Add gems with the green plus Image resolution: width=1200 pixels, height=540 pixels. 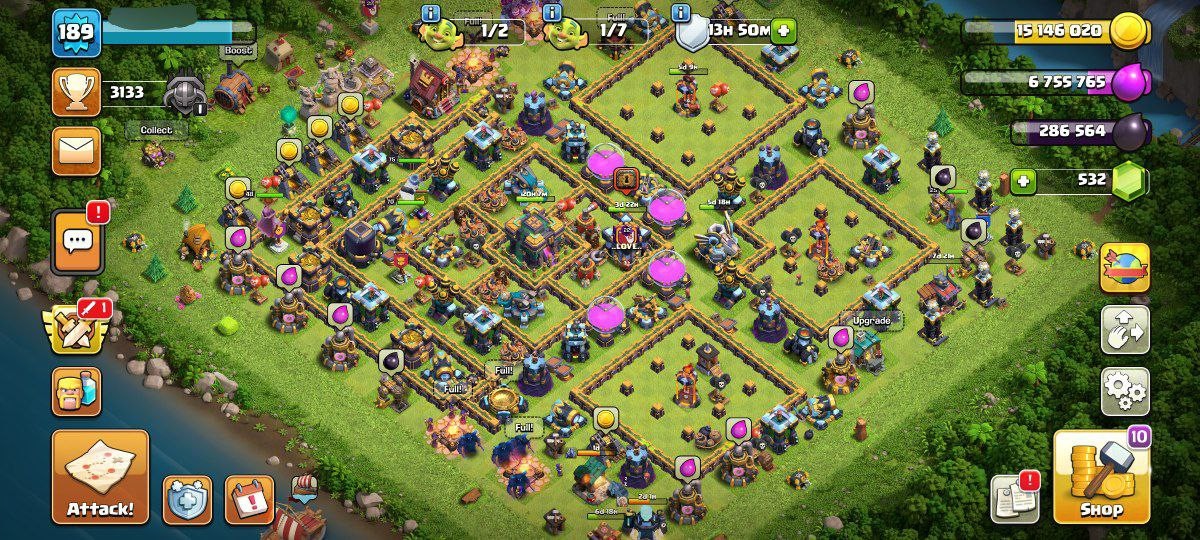[x=1022, y=181]
